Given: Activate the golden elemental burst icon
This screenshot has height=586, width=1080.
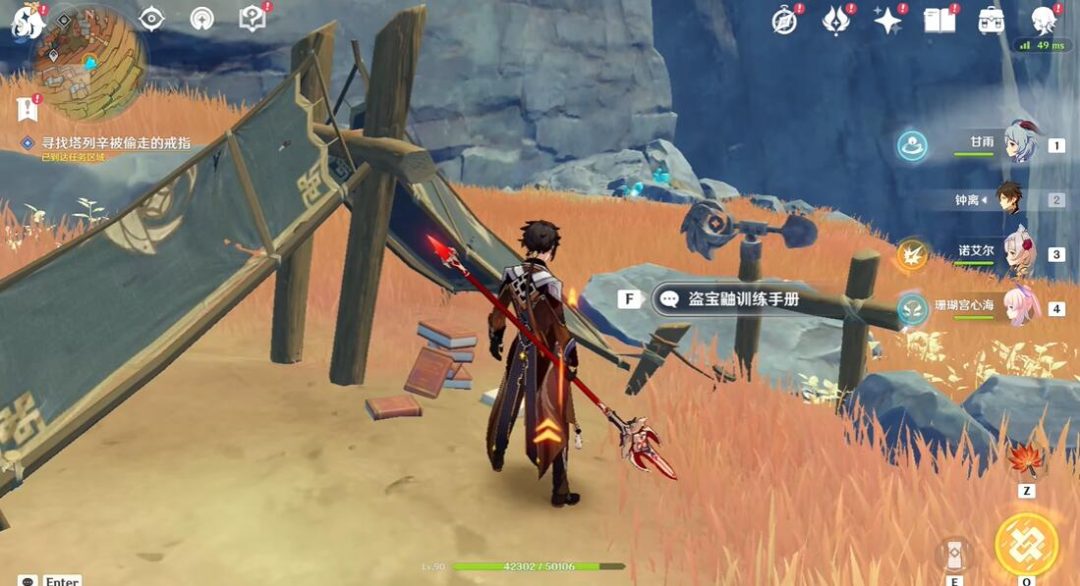Looking at the screenshot, I should (x=1026, y=544).
